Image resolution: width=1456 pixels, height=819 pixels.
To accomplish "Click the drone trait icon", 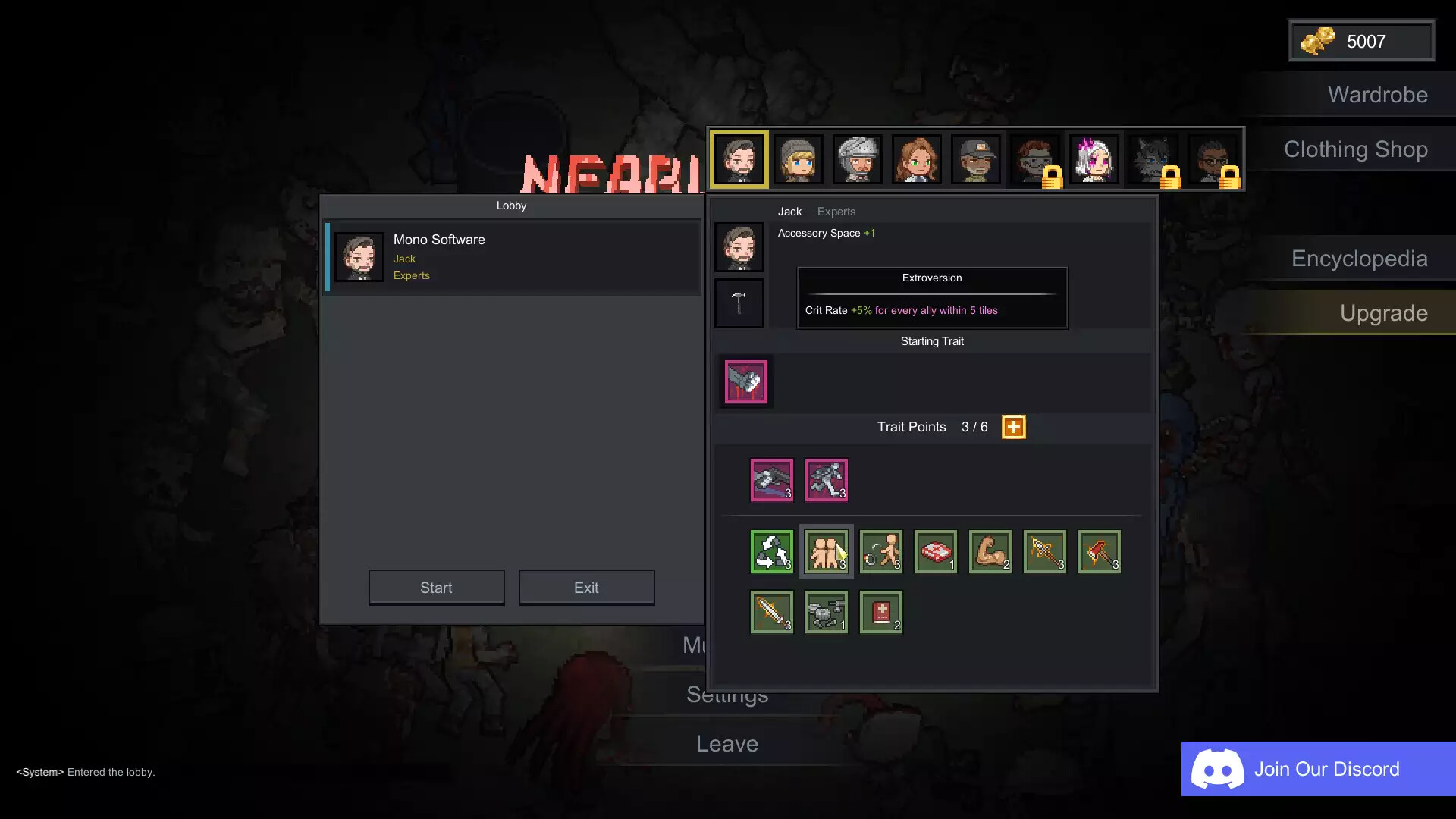I will tap(826, 612).
